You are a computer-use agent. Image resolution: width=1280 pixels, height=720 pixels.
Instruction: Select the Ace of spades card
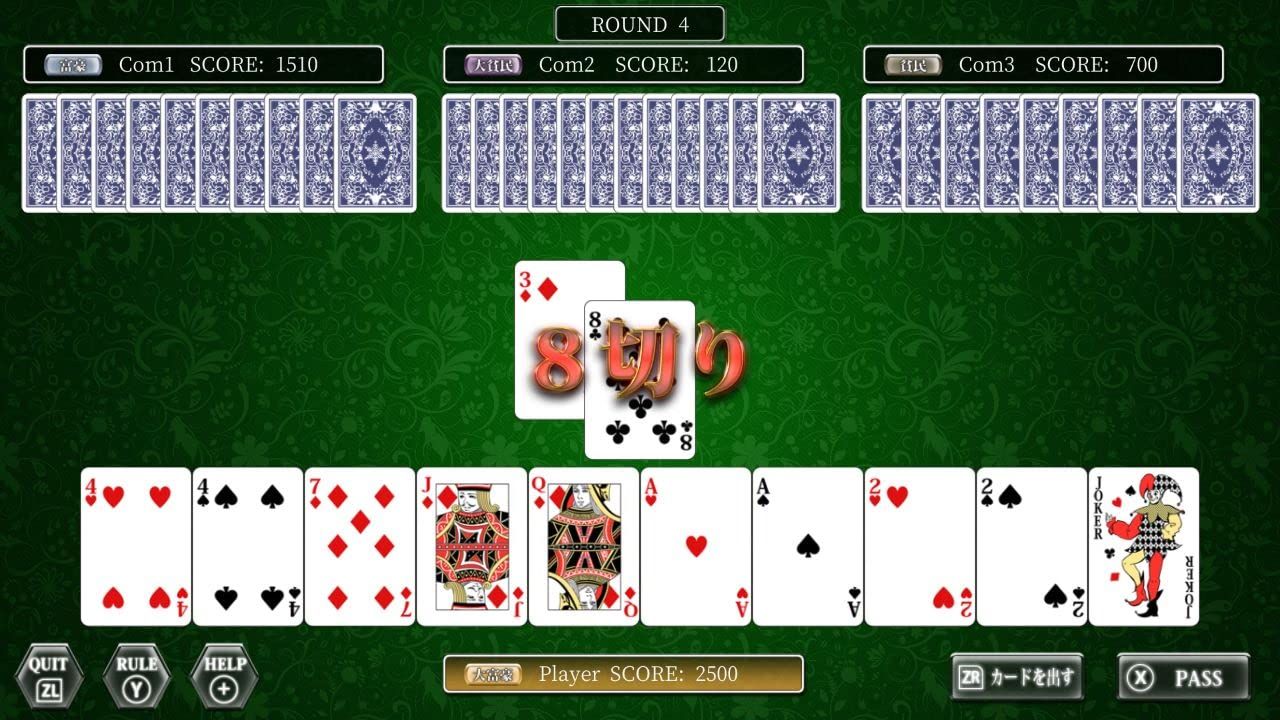[808, 546]
